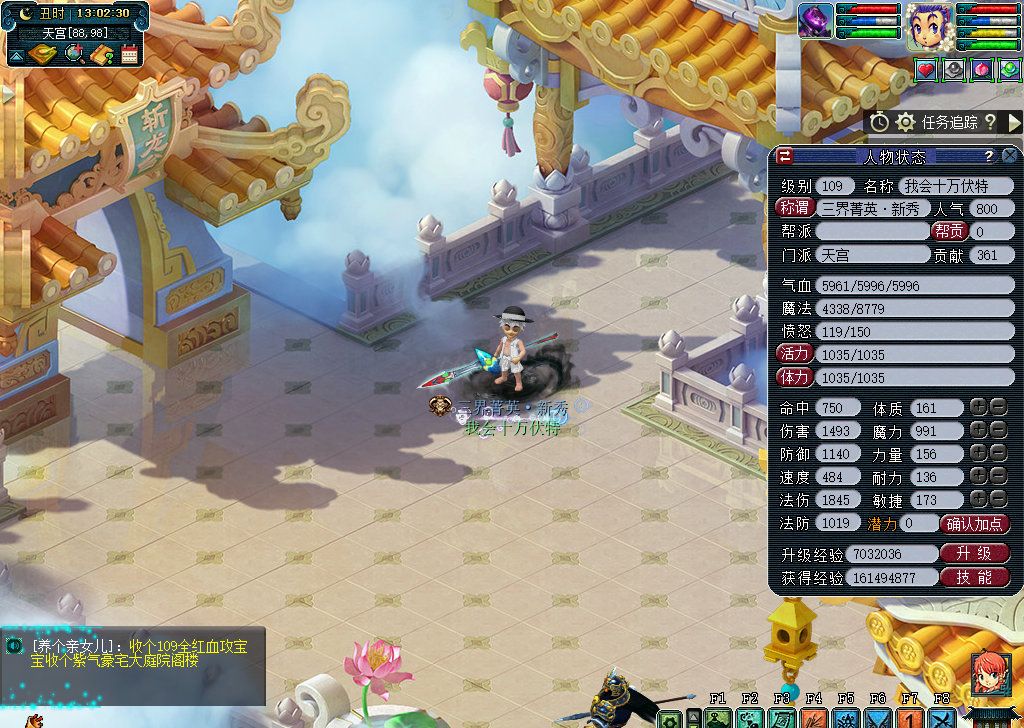This screenshot has width=1024, height=728.
Task: Open the 技能 skills button
Action: coord(975,577)
